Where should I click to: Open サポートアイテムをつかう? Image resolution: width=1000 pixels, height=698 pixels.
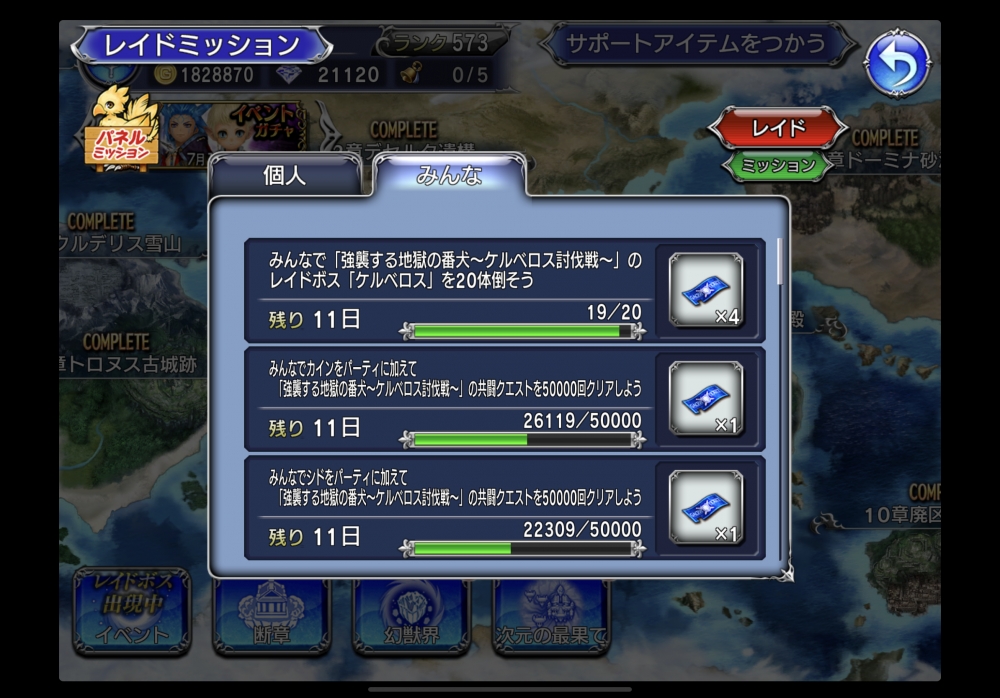[696, 44]
